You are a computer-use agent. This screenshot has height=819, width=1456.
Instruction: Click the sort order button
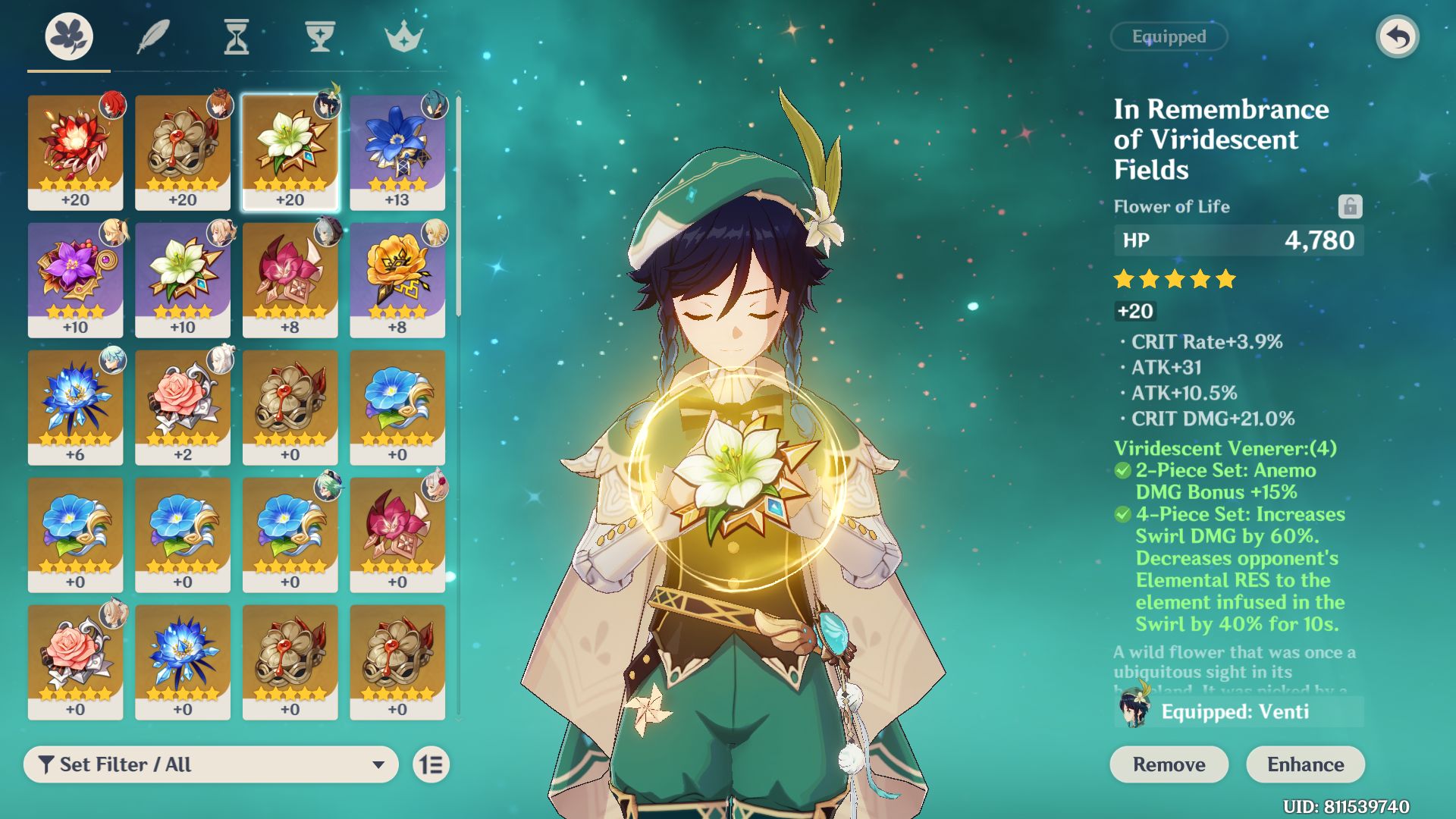(x=431, y=764)
